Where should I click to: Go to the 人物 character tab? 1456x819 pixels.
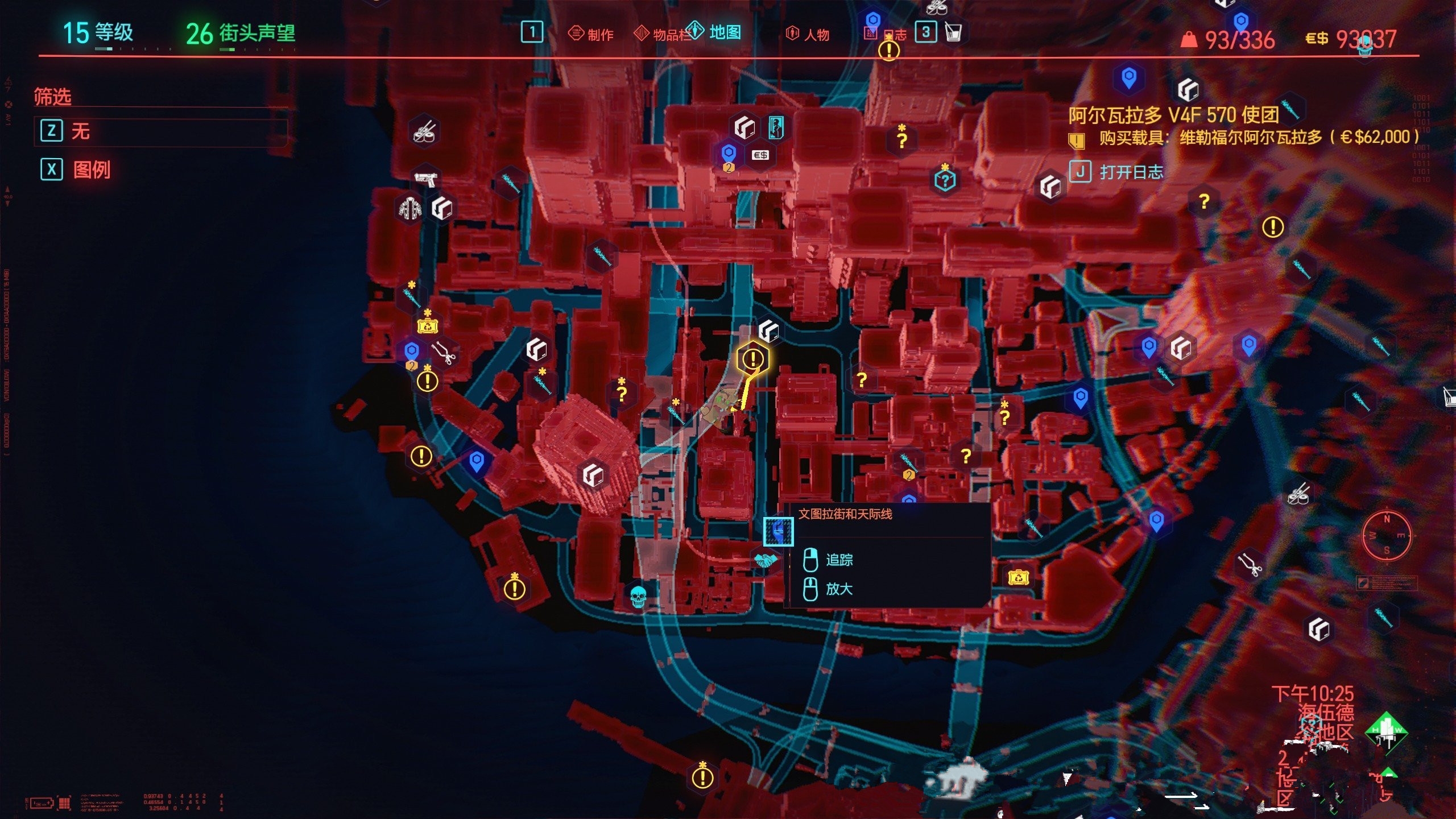pos(808,34)
